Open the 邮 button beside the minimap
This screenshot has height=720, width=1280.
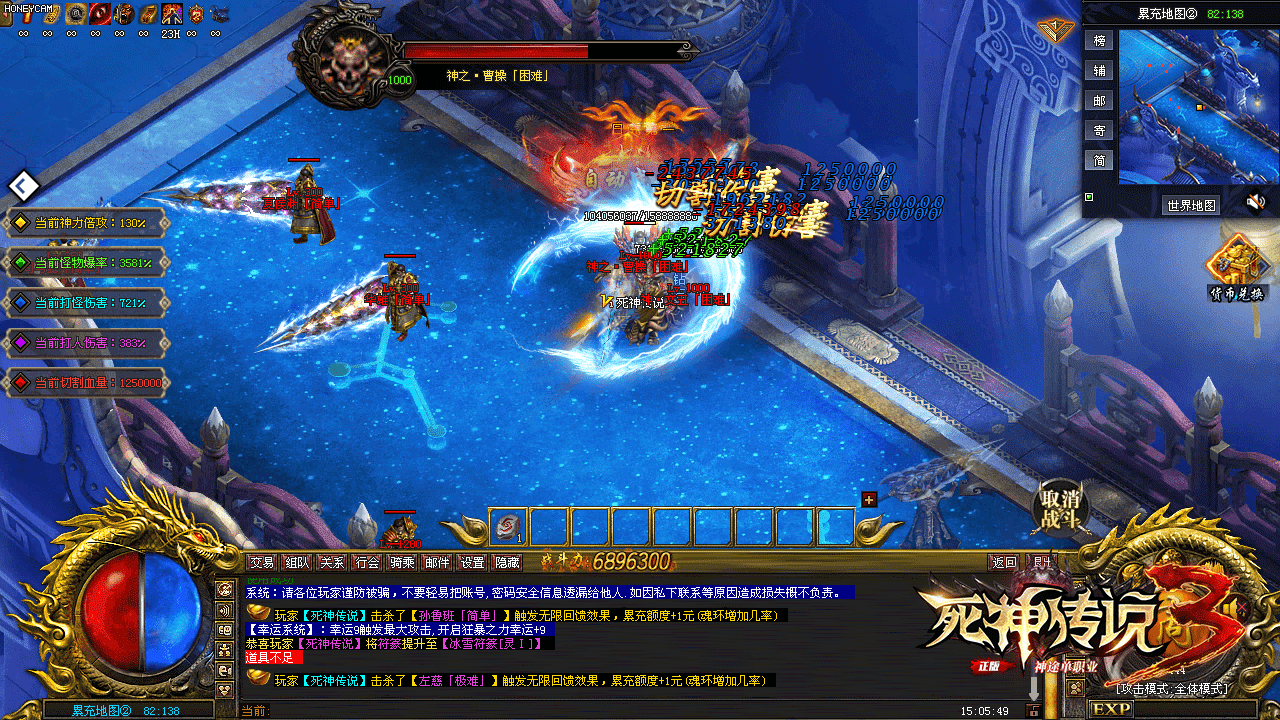tap(1100, 101)
